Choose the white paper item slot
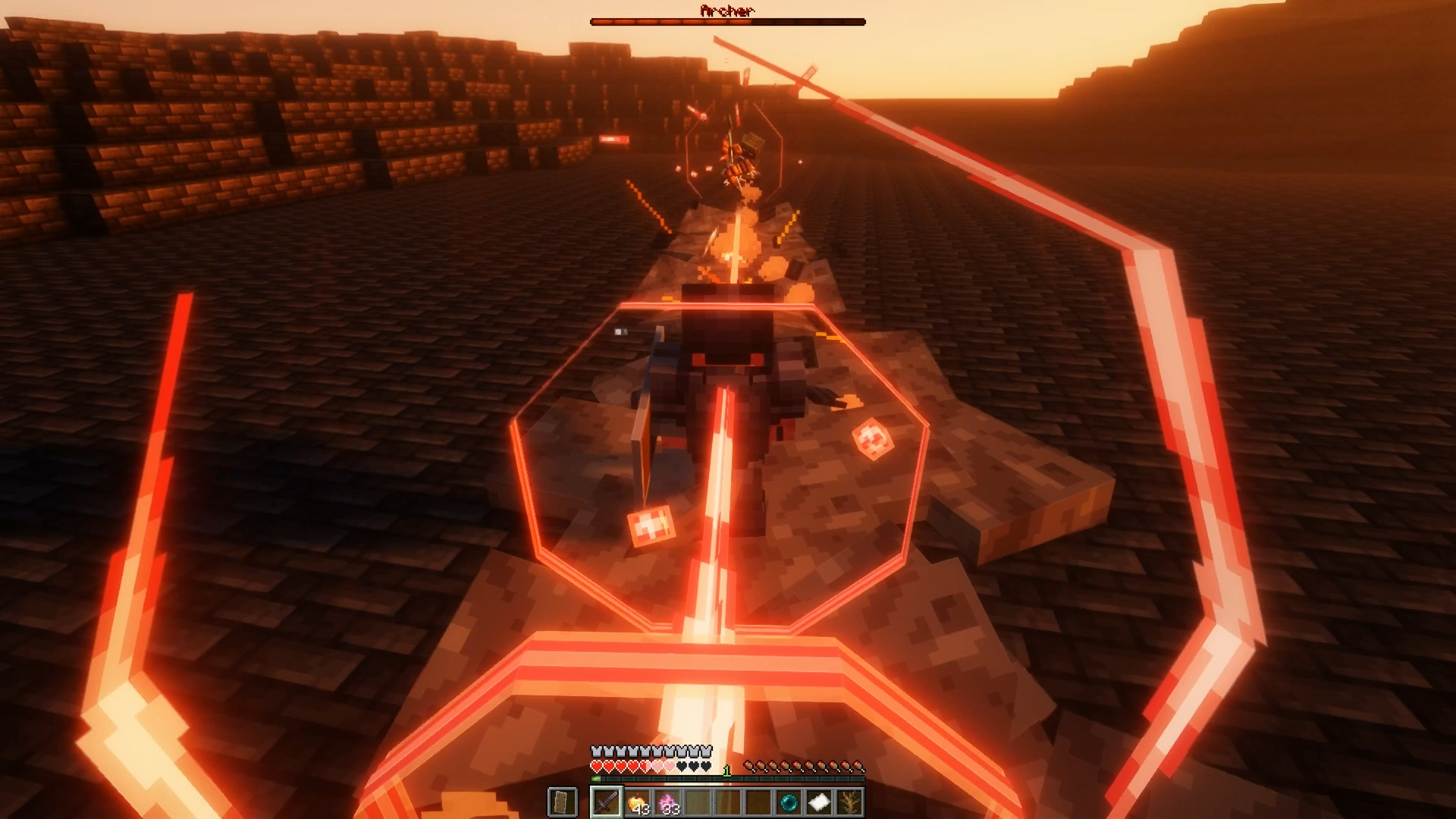The height and width of the screenshot is (819, 1456). (819, 802)
